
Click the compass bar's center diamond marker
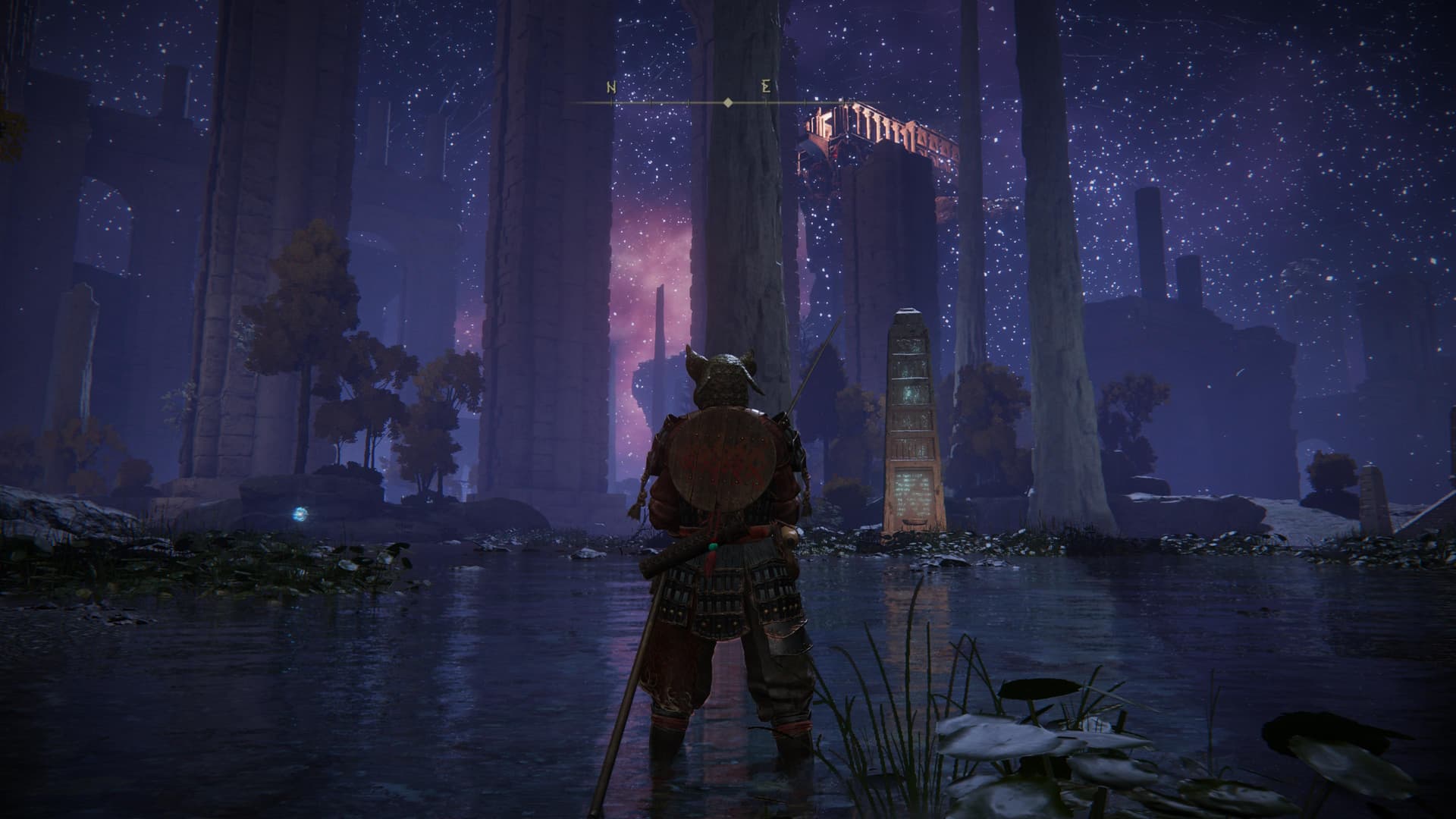pos(728,102)
